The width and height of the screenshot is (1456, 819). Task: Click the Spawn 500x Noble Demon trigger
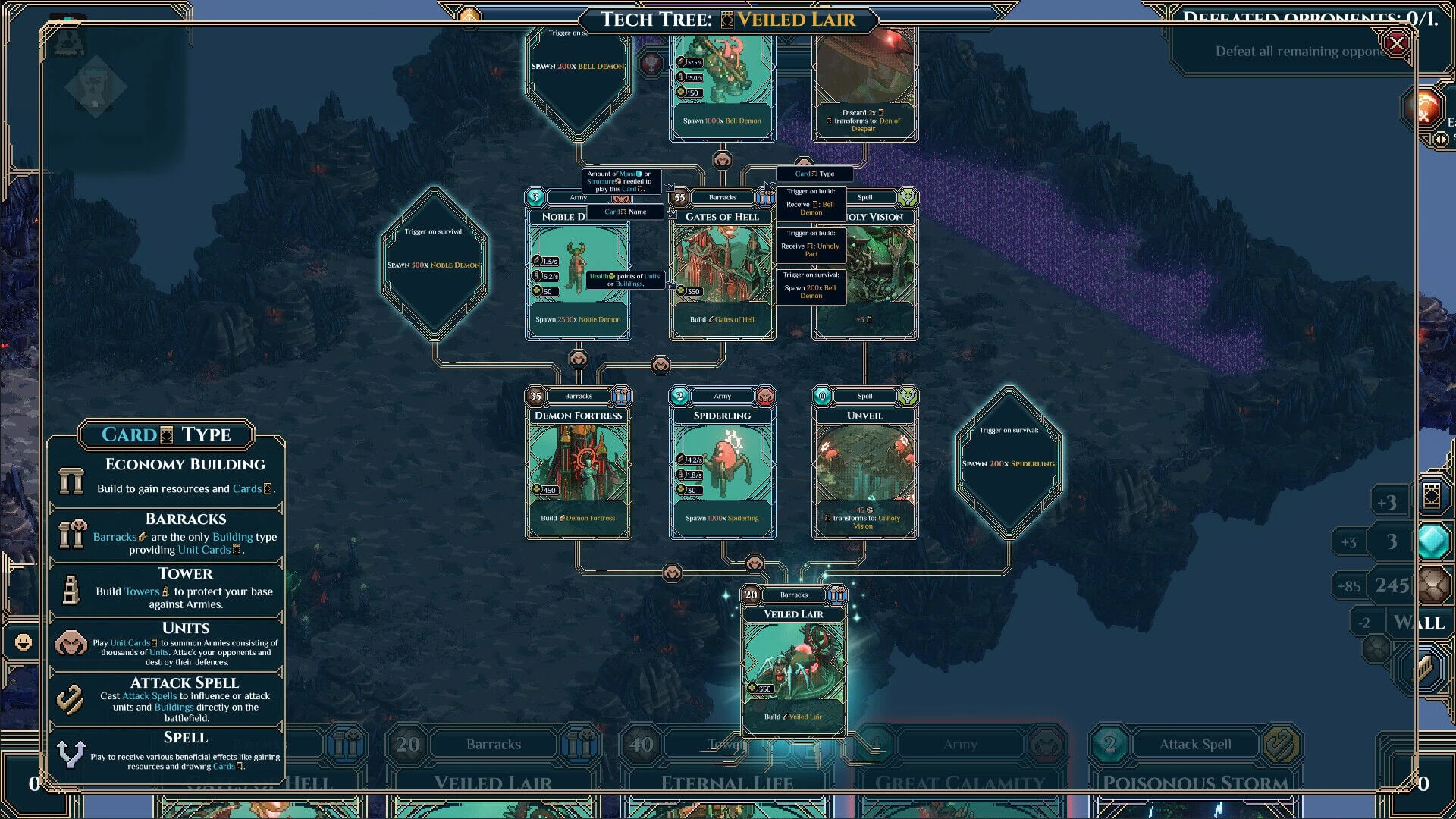pyautogui.click(x=434, y=263)
